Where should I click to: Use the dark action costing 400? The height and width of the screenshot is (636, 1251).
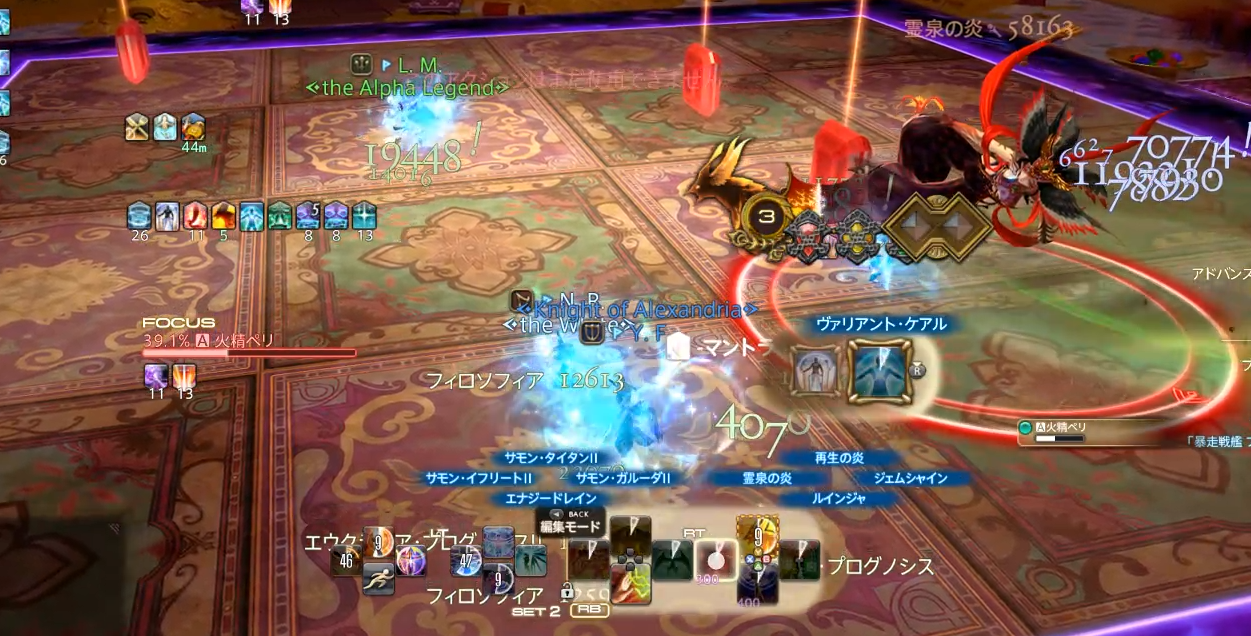[x=757, y=585]
